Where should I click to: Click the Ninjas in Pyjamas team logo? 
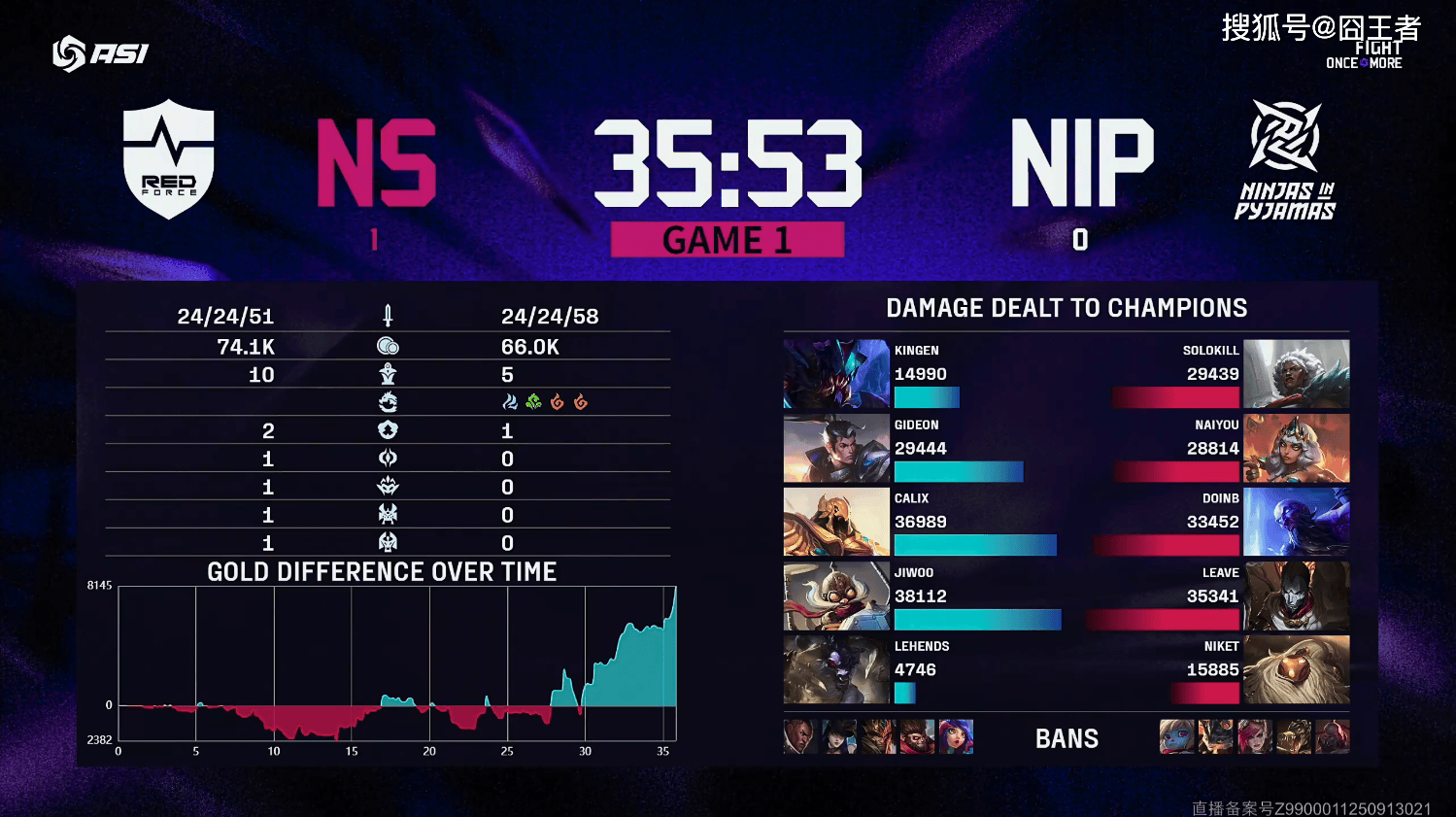click(1285, 160)
